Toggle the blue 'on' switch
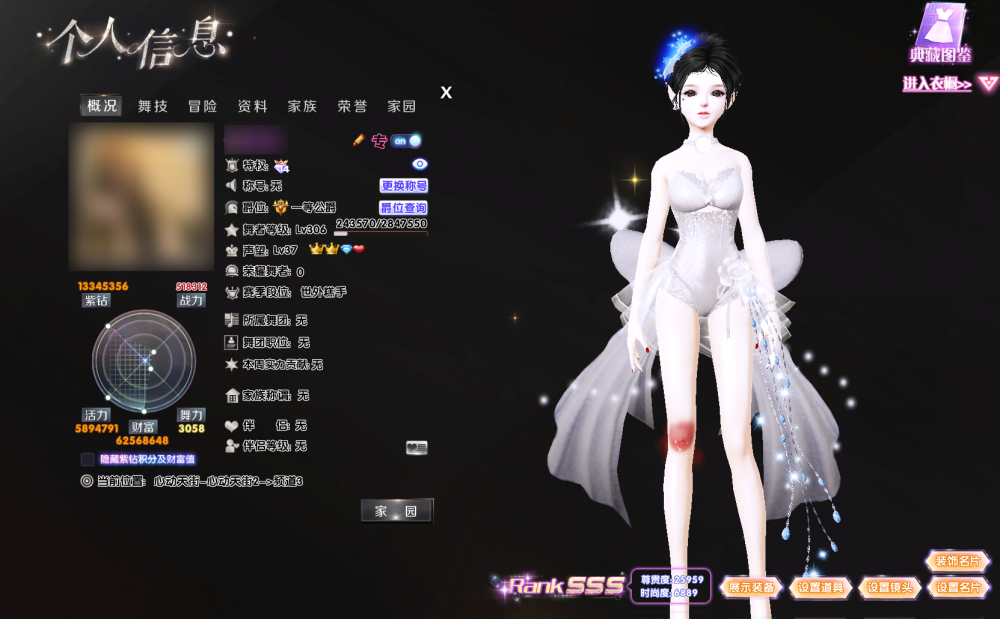The height and width of the screenshot is (619, 1000). (405, 141)
